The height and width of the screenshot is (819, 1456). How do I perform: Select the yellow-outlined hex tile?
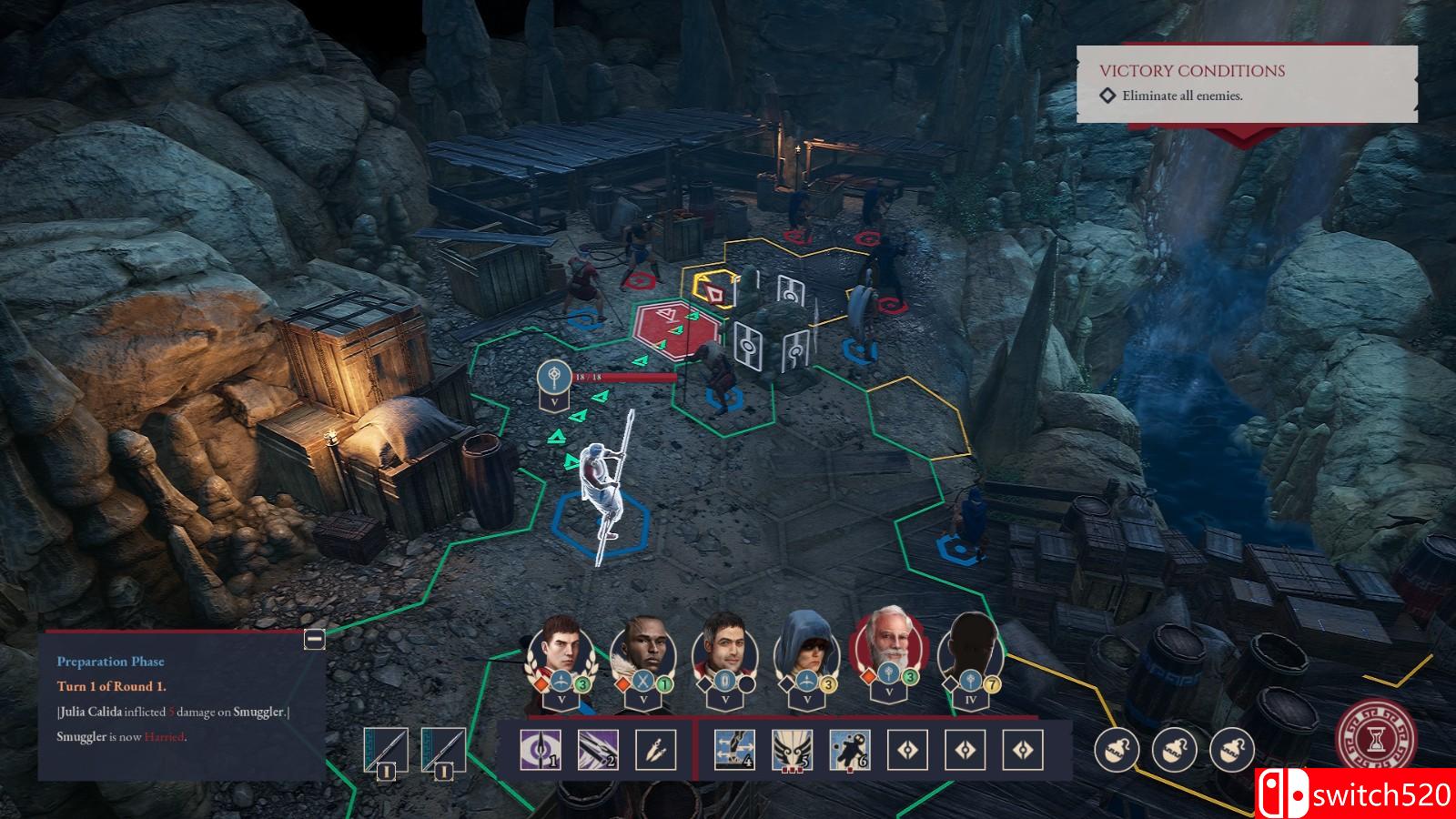pyautogui.click(x=716, y=291)
